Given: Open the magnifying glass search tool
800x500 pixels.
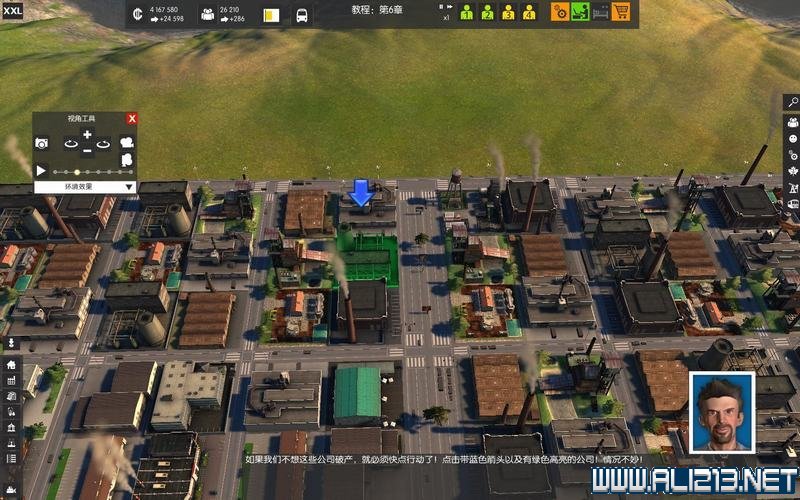Looking at the screenshot, I should coord(792,102).
